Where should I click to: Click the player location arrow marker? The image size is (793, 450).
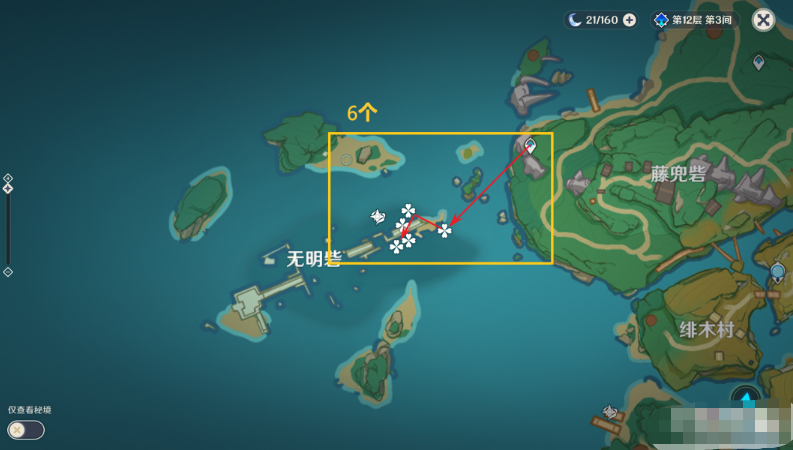746,399
